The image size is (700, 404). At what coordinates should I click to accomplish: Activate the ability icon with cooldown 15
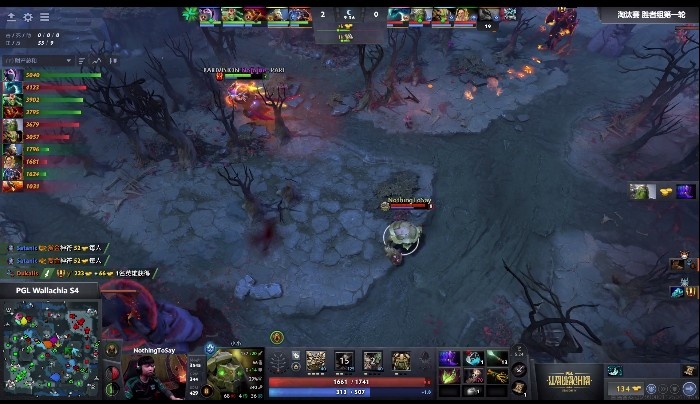344,360
